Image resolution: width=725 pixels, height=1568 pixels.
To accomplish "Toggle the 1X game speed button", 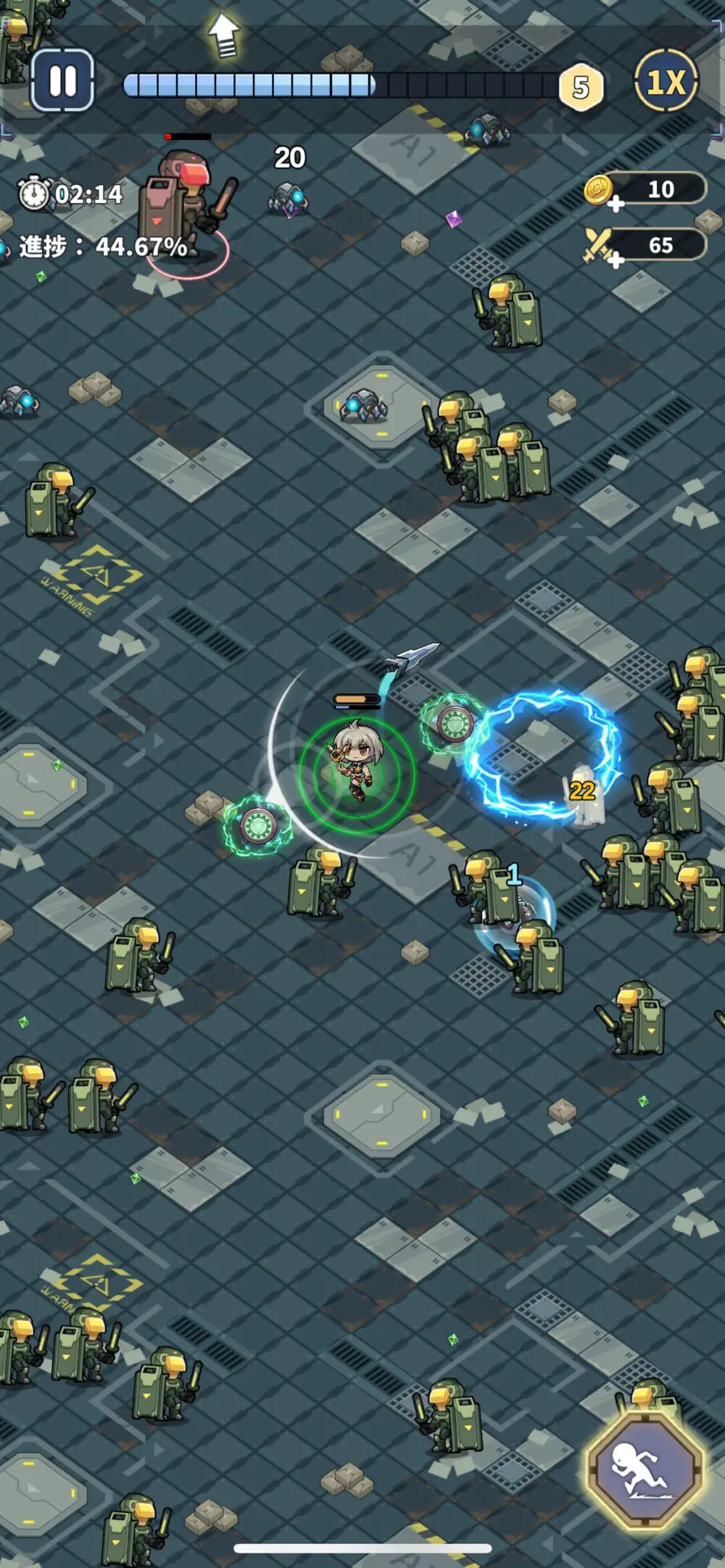I will pos(666,81).
